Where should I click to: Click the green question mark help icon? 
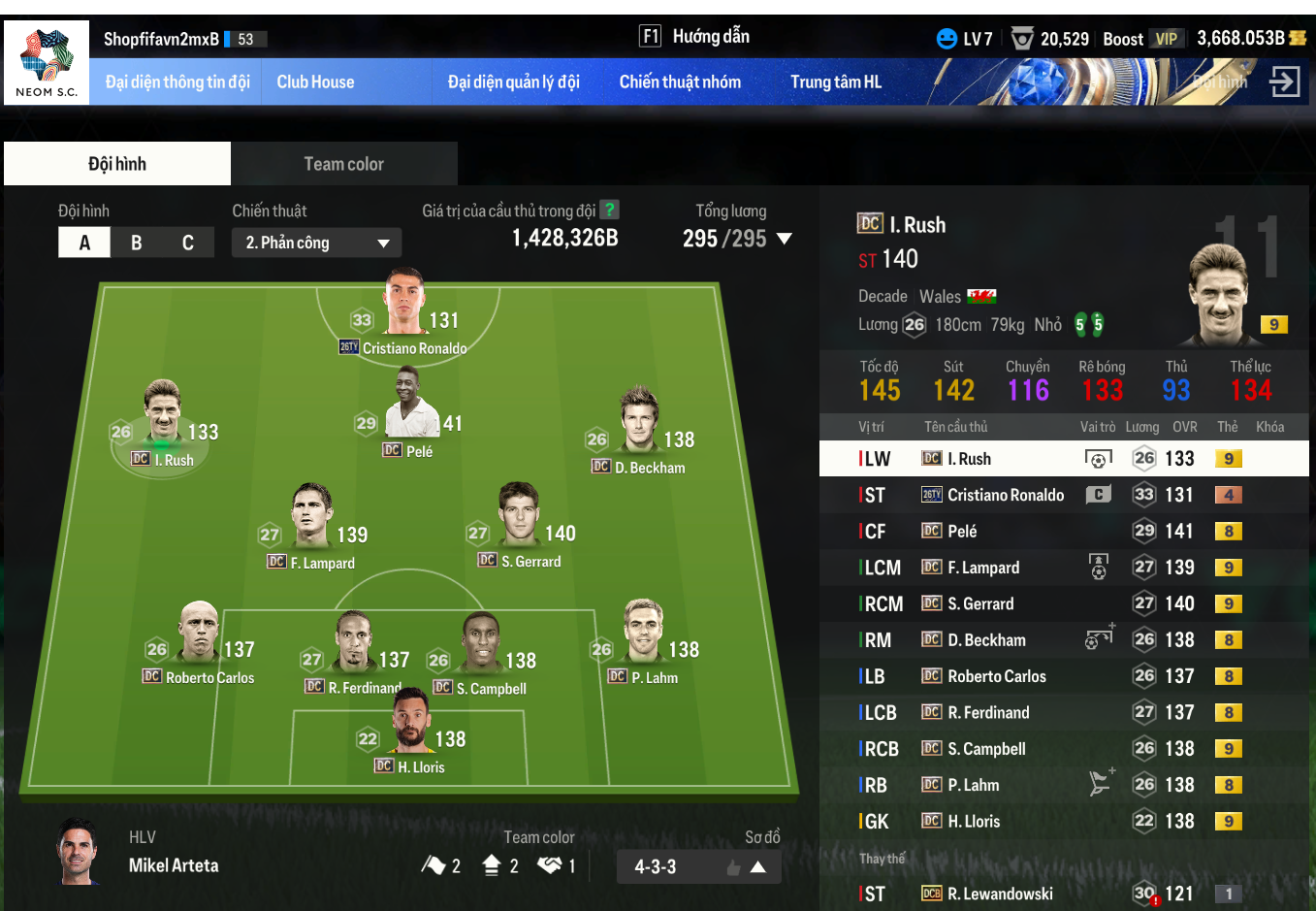click(x=609, y=210)
